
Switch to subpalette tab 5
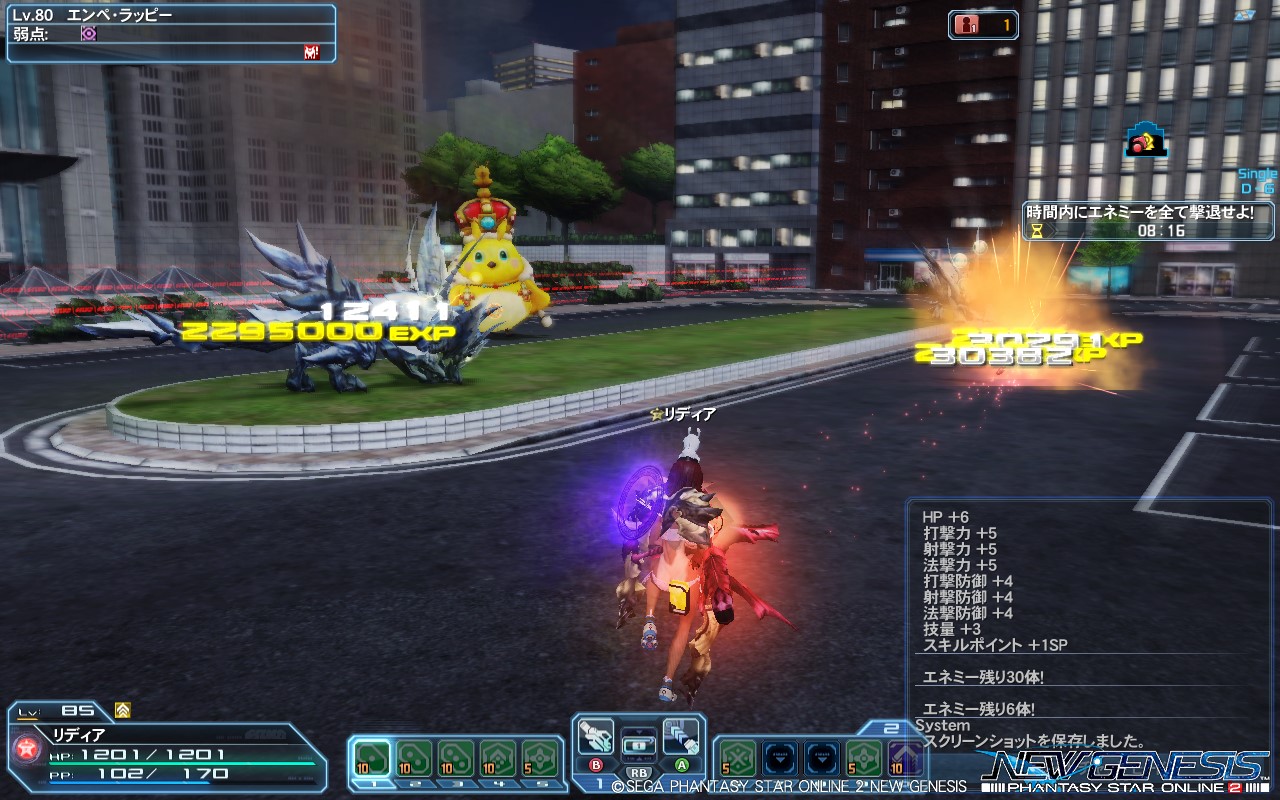[x=540, y=784]
